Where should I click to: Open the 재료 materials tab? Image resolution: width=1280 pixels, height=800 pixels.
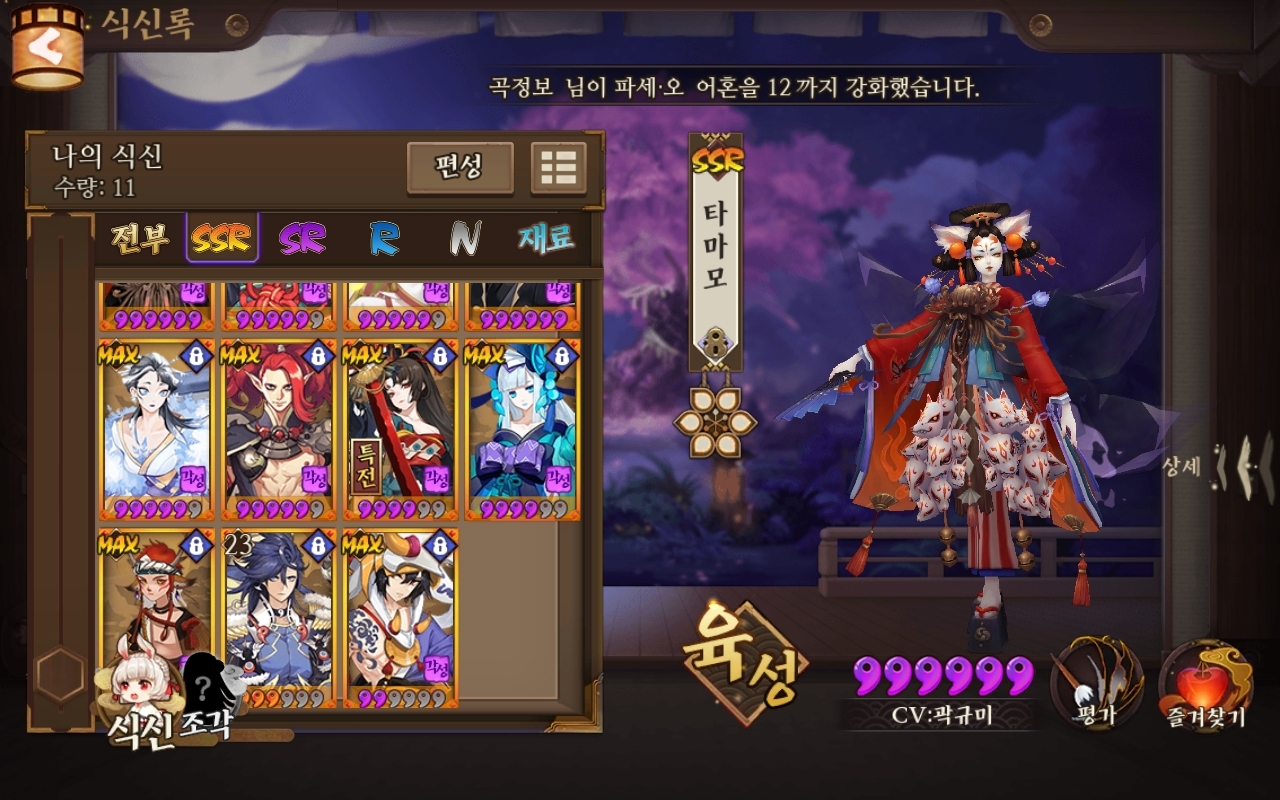[546, 238]
